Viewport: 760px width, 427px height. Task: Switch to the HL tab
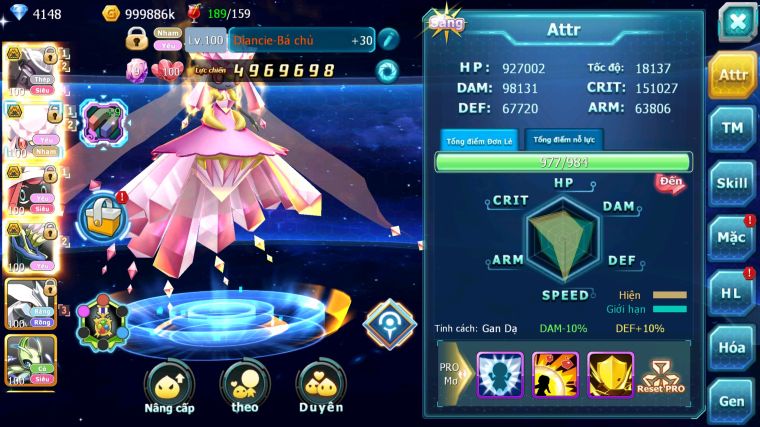(x=732, y=292)
